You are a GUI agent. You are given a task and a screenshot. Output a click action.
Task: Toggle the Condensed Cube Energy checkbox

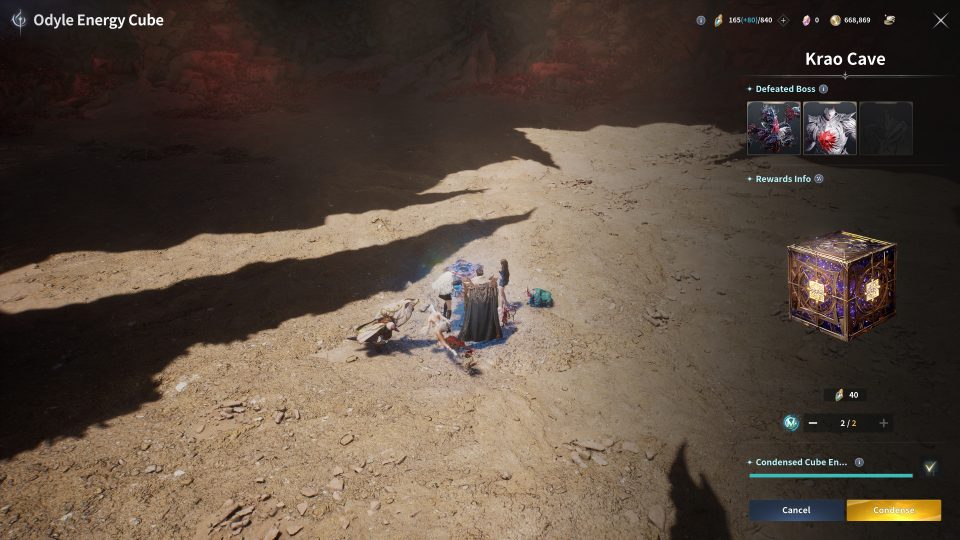[x=930, y=466]
